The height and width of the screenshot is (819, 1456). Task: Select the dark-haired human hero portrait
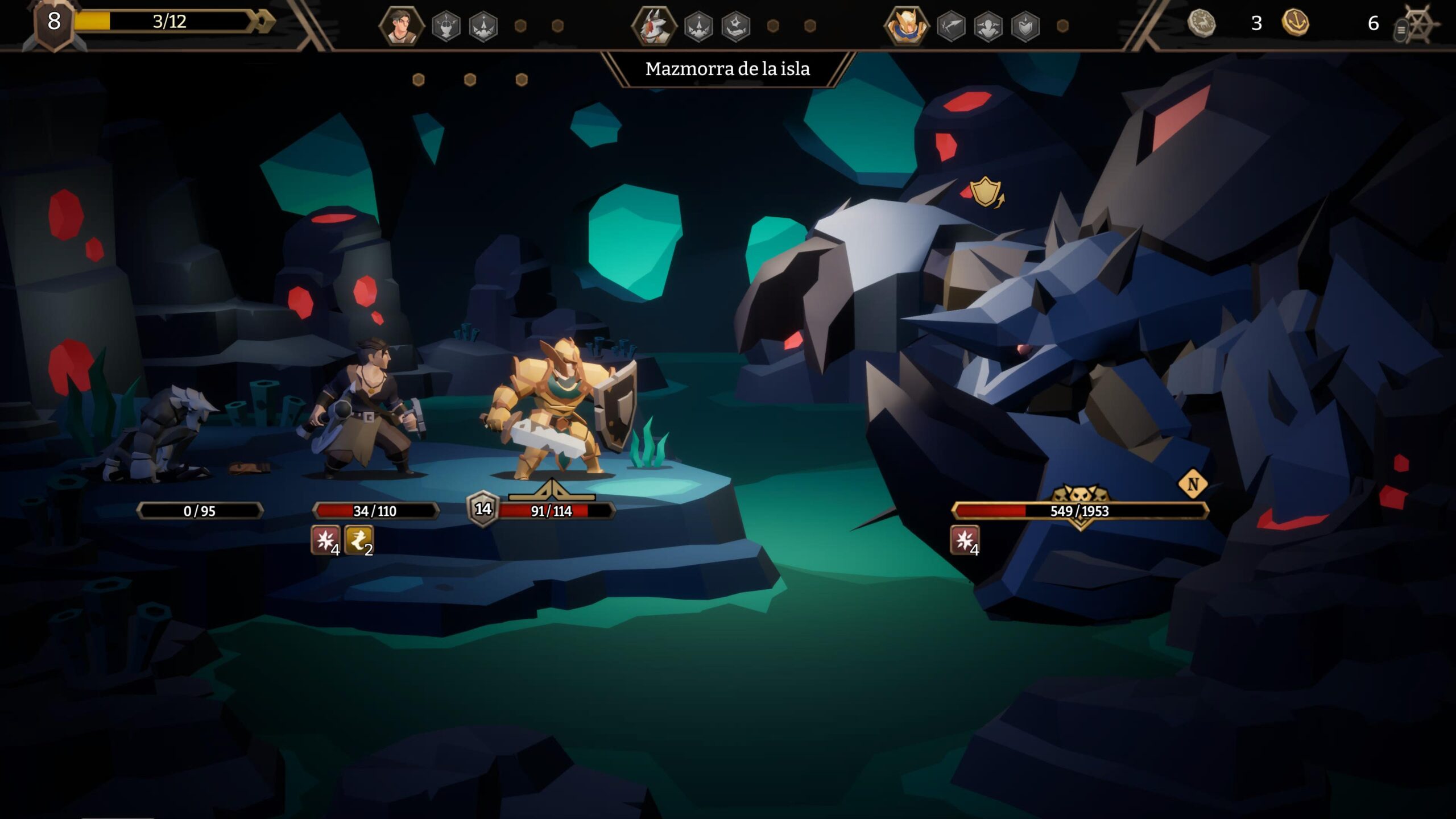pyautogui.click(x=401, y=26)
